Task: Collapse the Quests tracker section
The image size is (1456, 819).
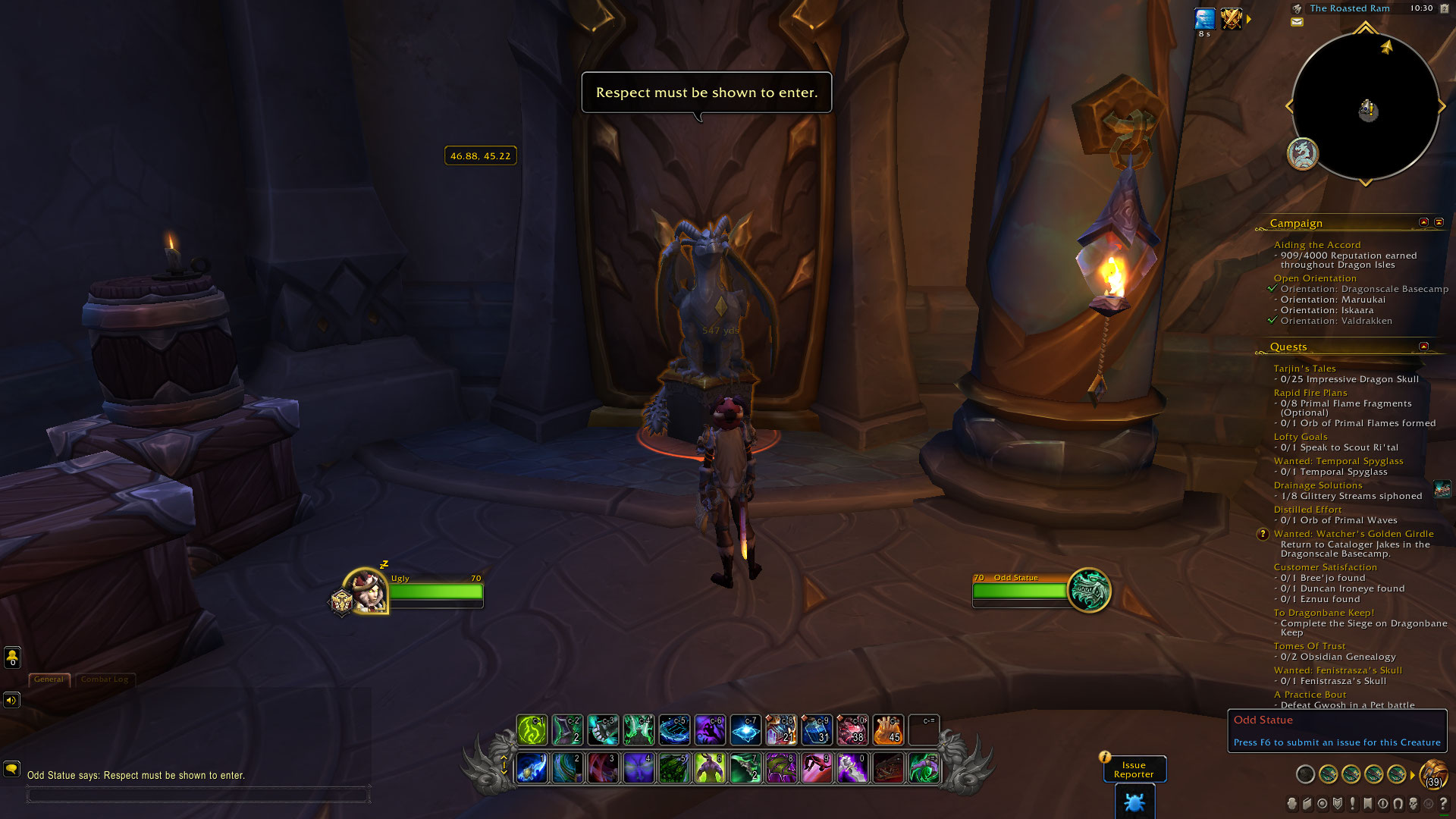Action: [x=1423, y=347]
